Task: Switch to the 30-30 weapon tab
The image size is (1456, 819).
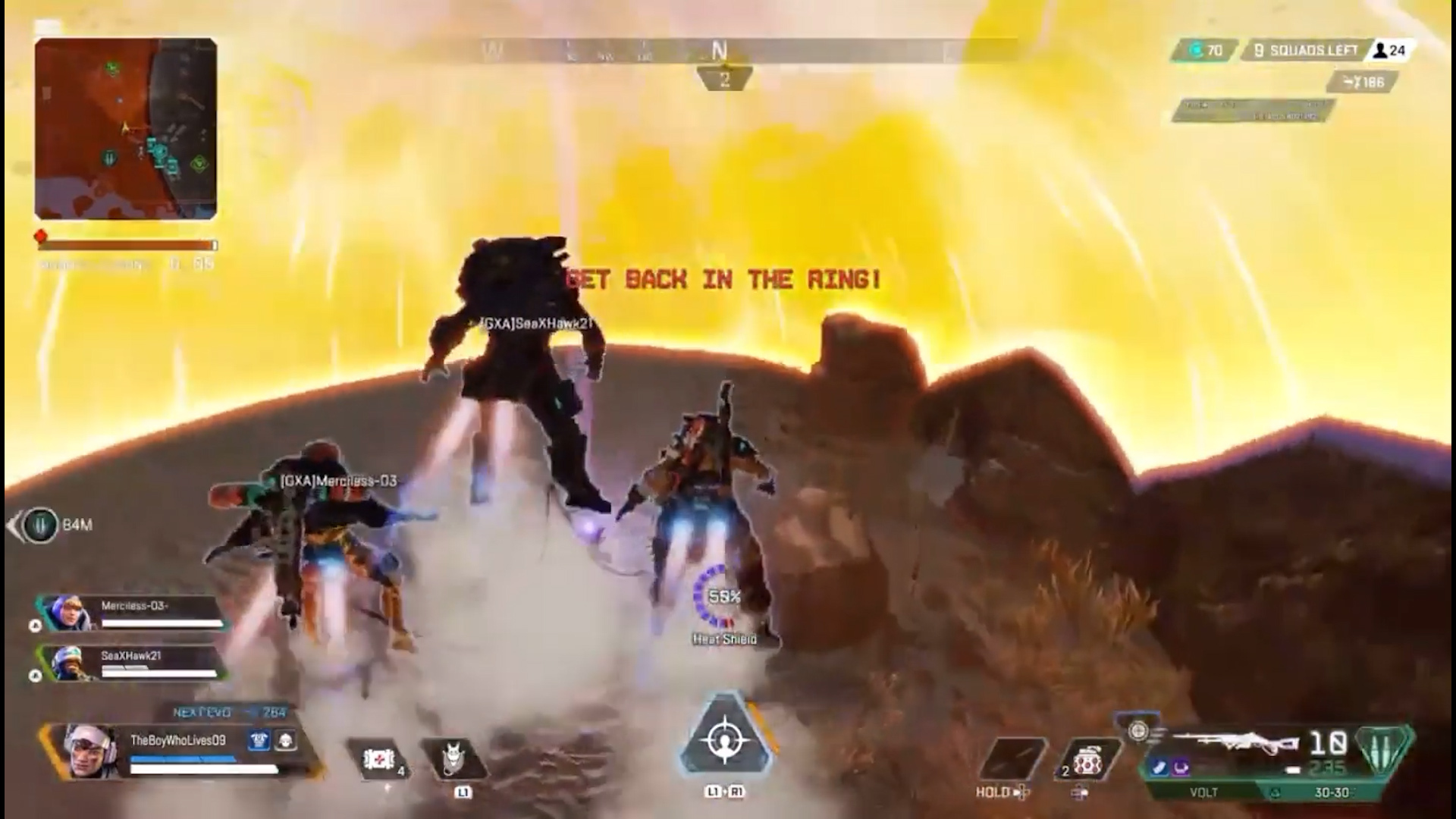Action: pos(1331,792)
